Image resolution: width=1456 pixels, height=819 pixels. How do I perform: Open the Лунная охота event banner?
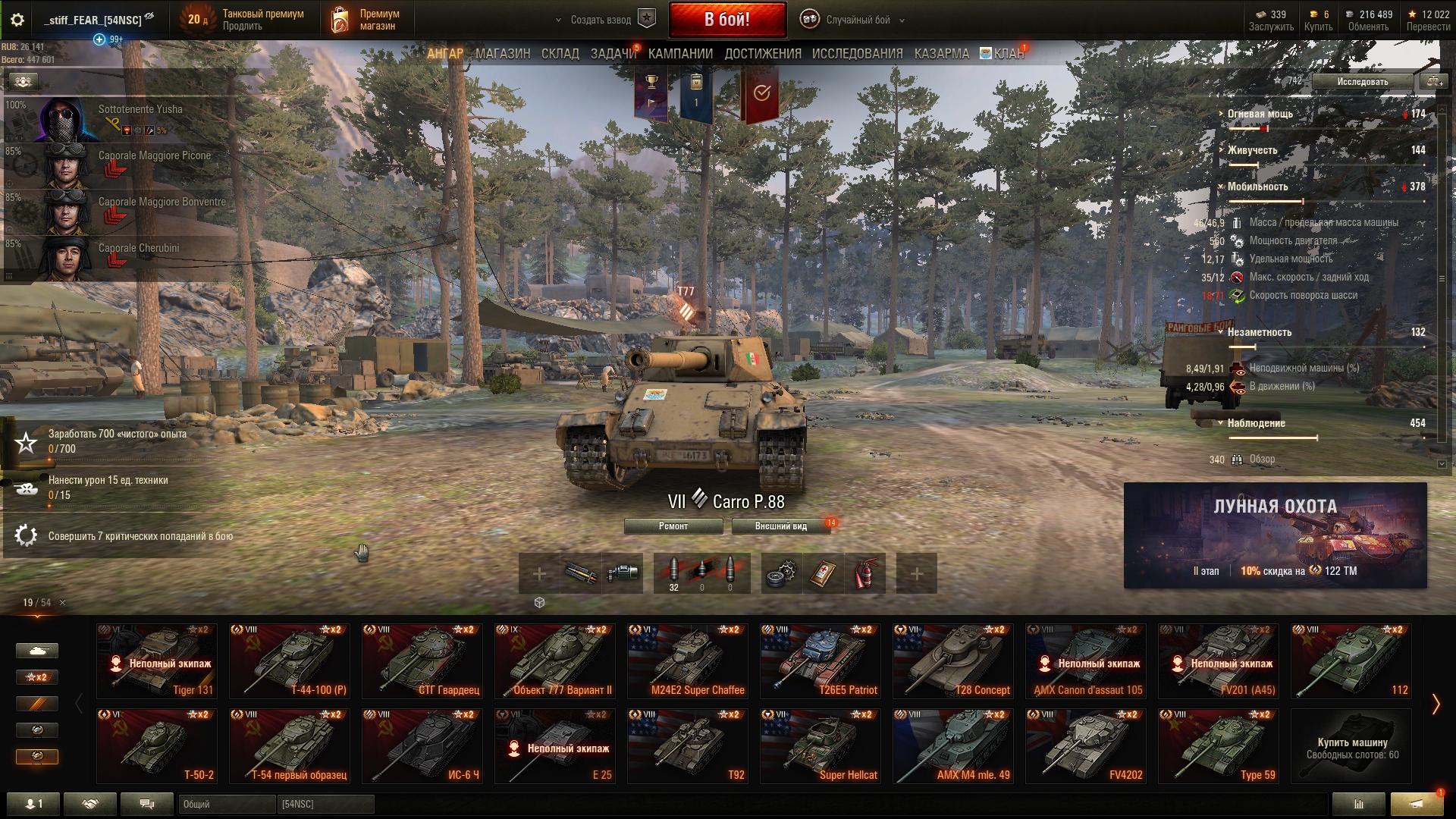coord(1275,535)
